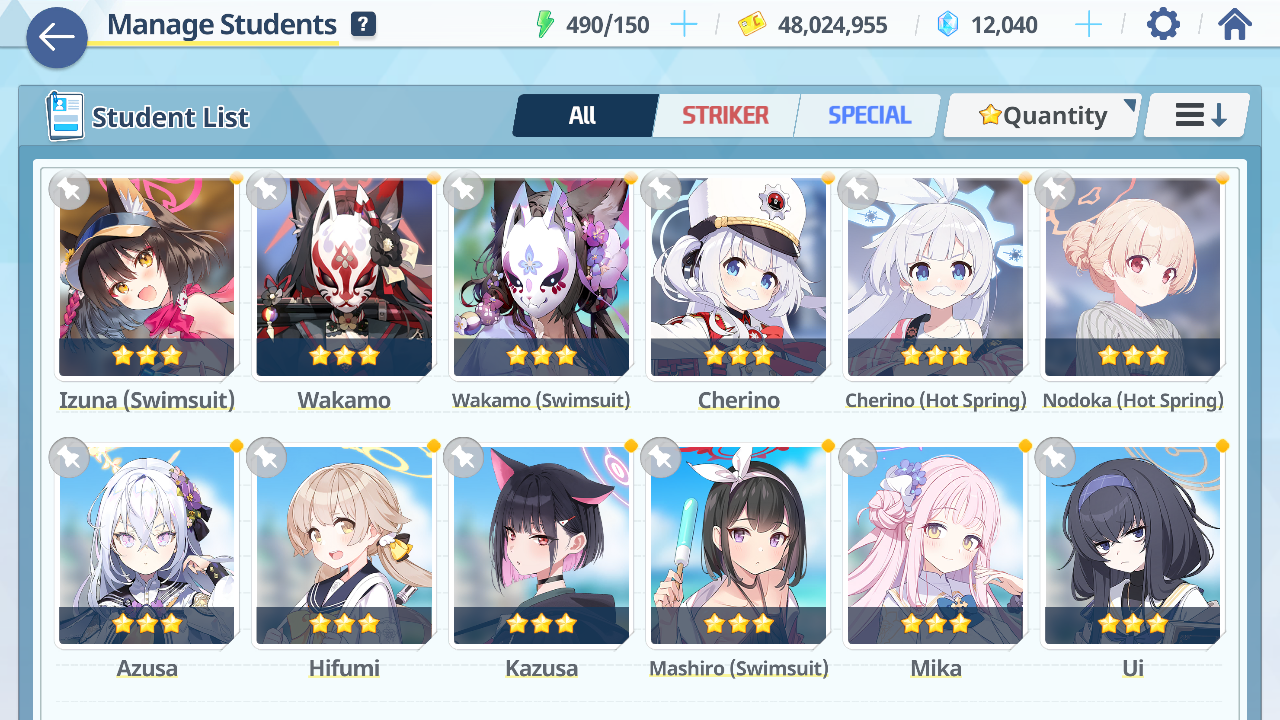This screenshot has width=1280, height=720.
Task: Open the Manage Students help question mark
Action: [x=364, y=25]
